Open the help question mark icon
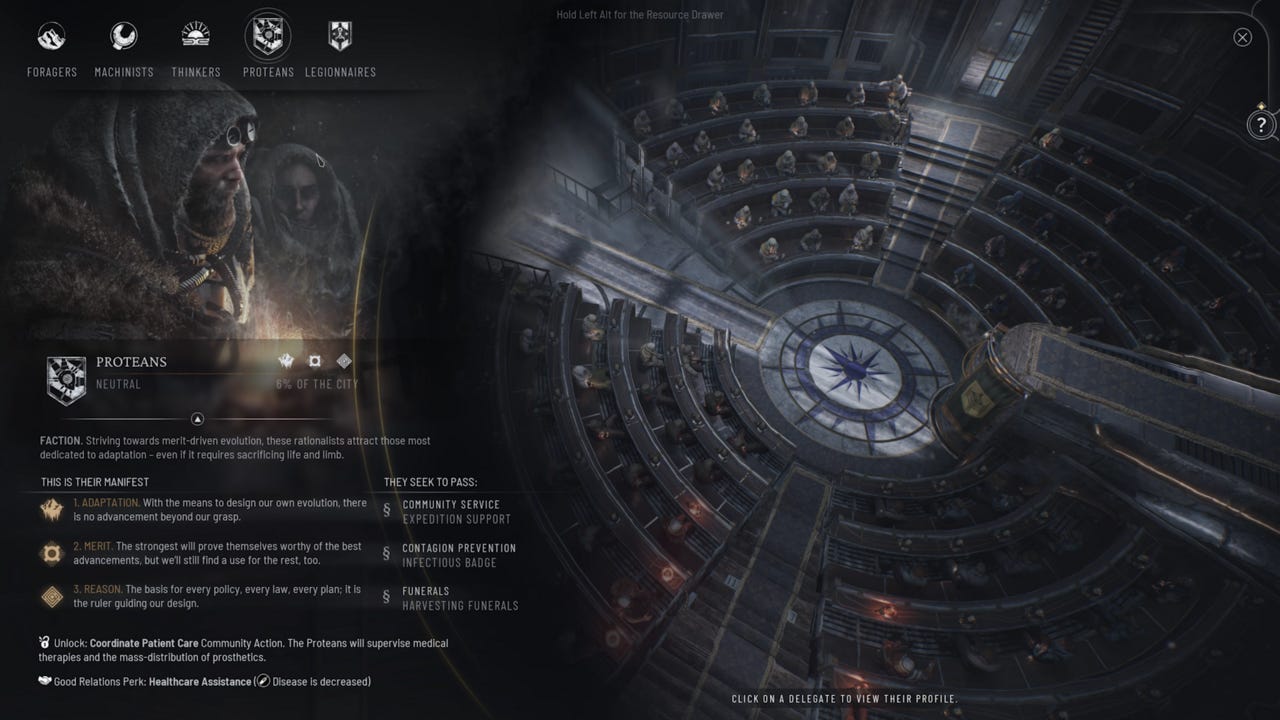 coord(1260,125)
